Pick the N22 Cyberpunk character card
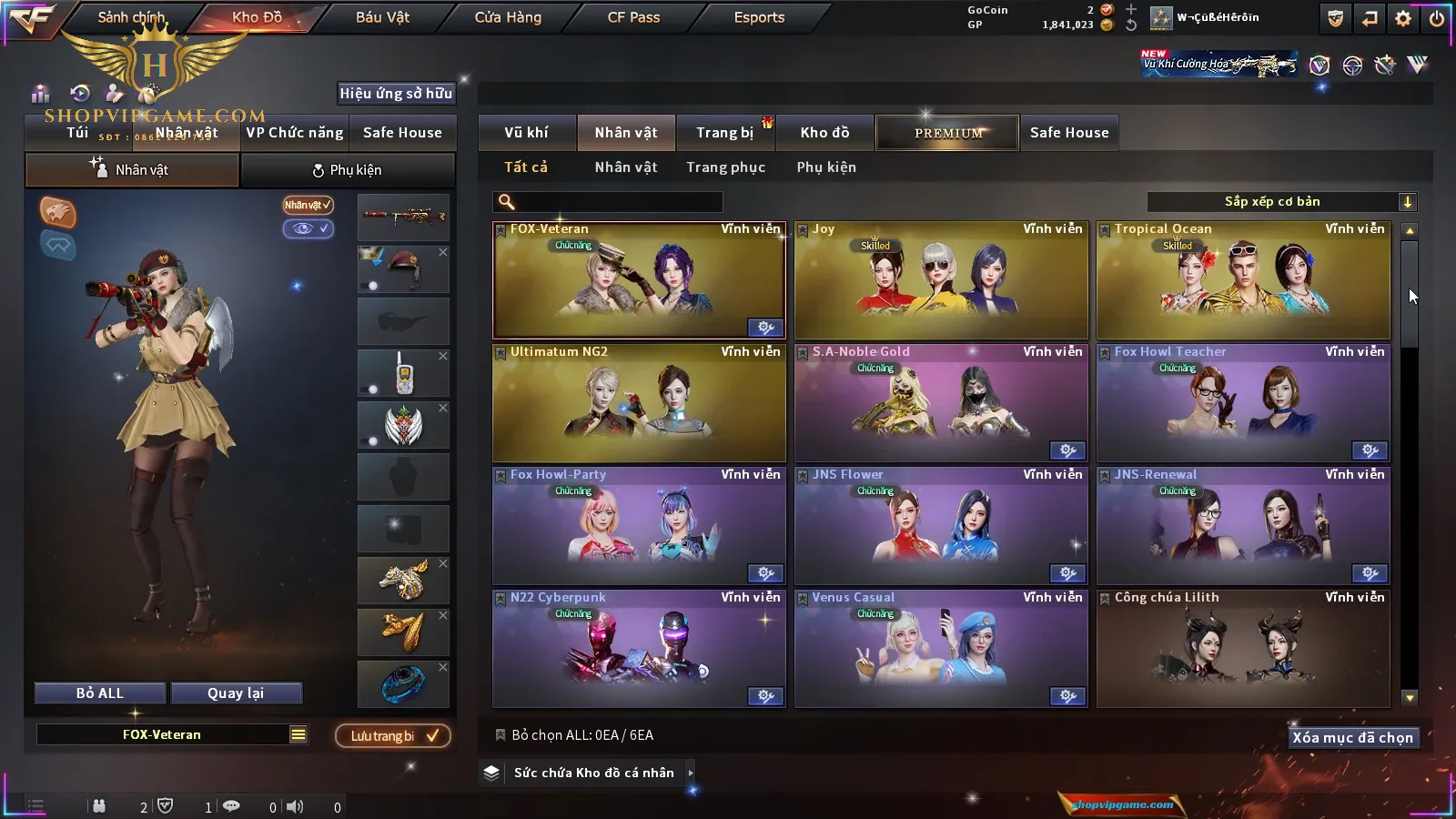The image size is (1456, 819). 639,649
